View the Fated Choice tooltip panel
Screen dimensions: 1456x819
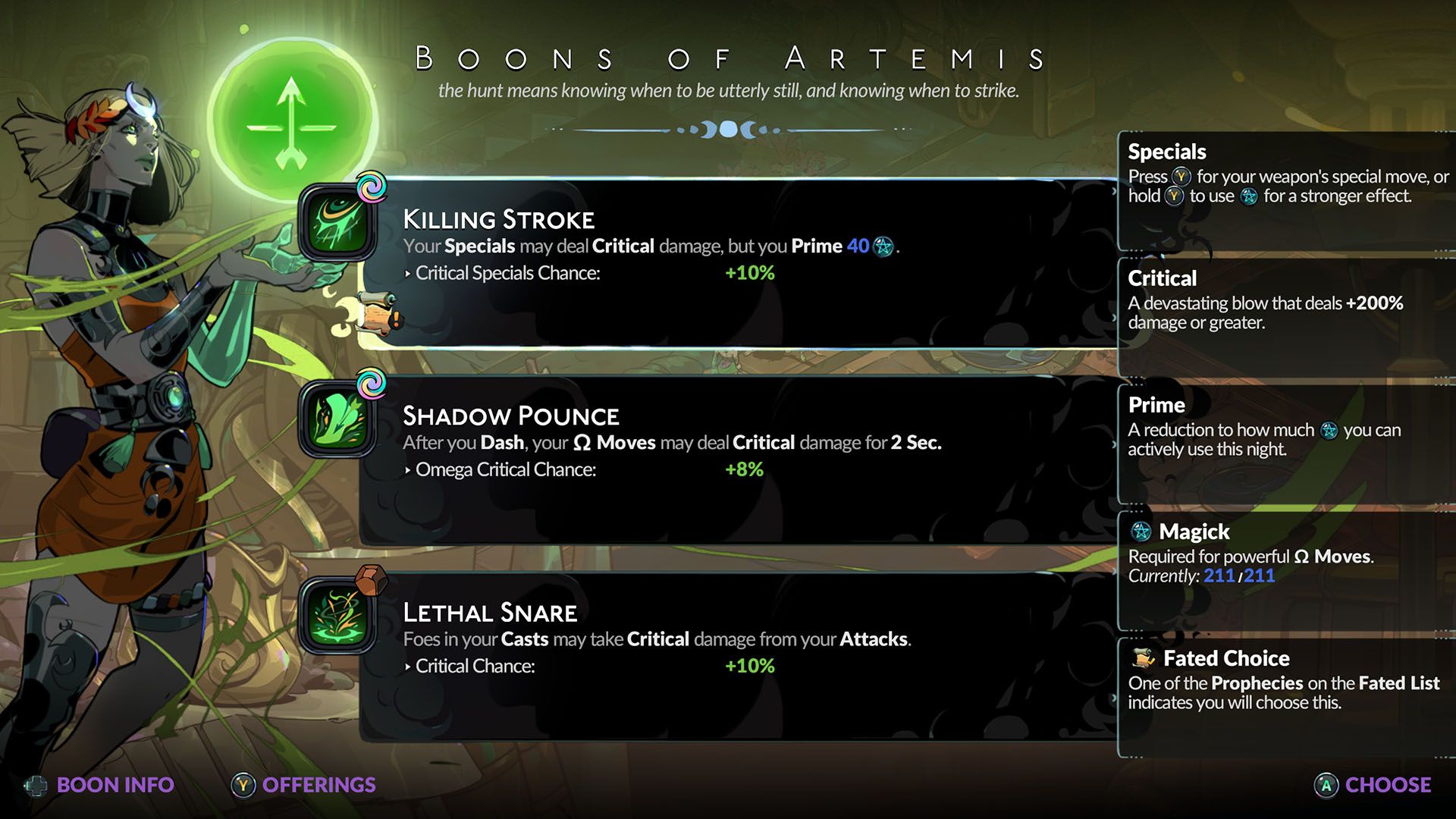pos(1286,696)
